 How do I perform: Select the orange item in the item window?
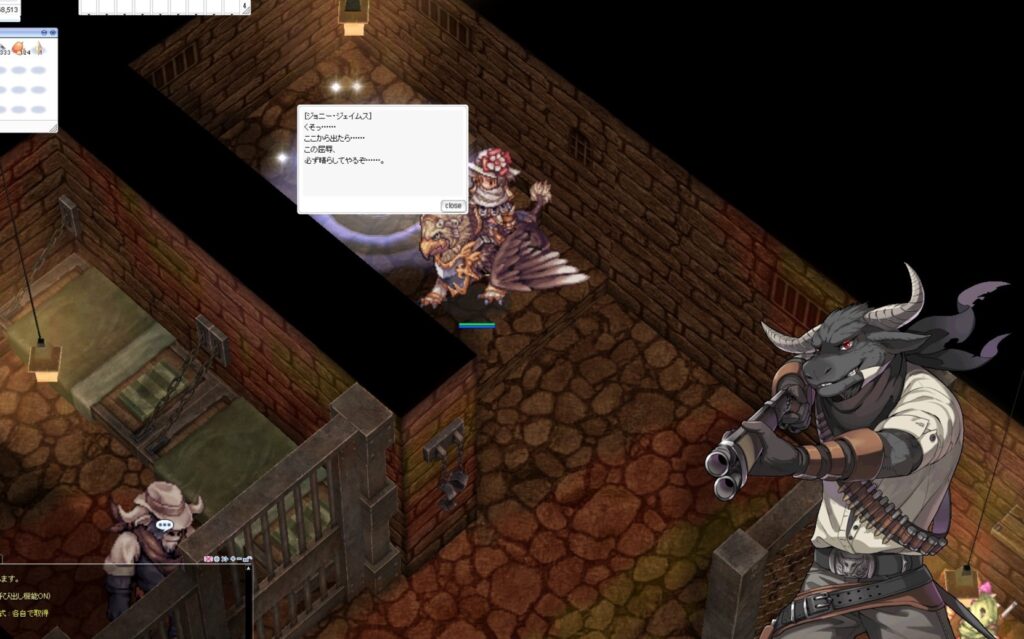(x=18, y=48)
